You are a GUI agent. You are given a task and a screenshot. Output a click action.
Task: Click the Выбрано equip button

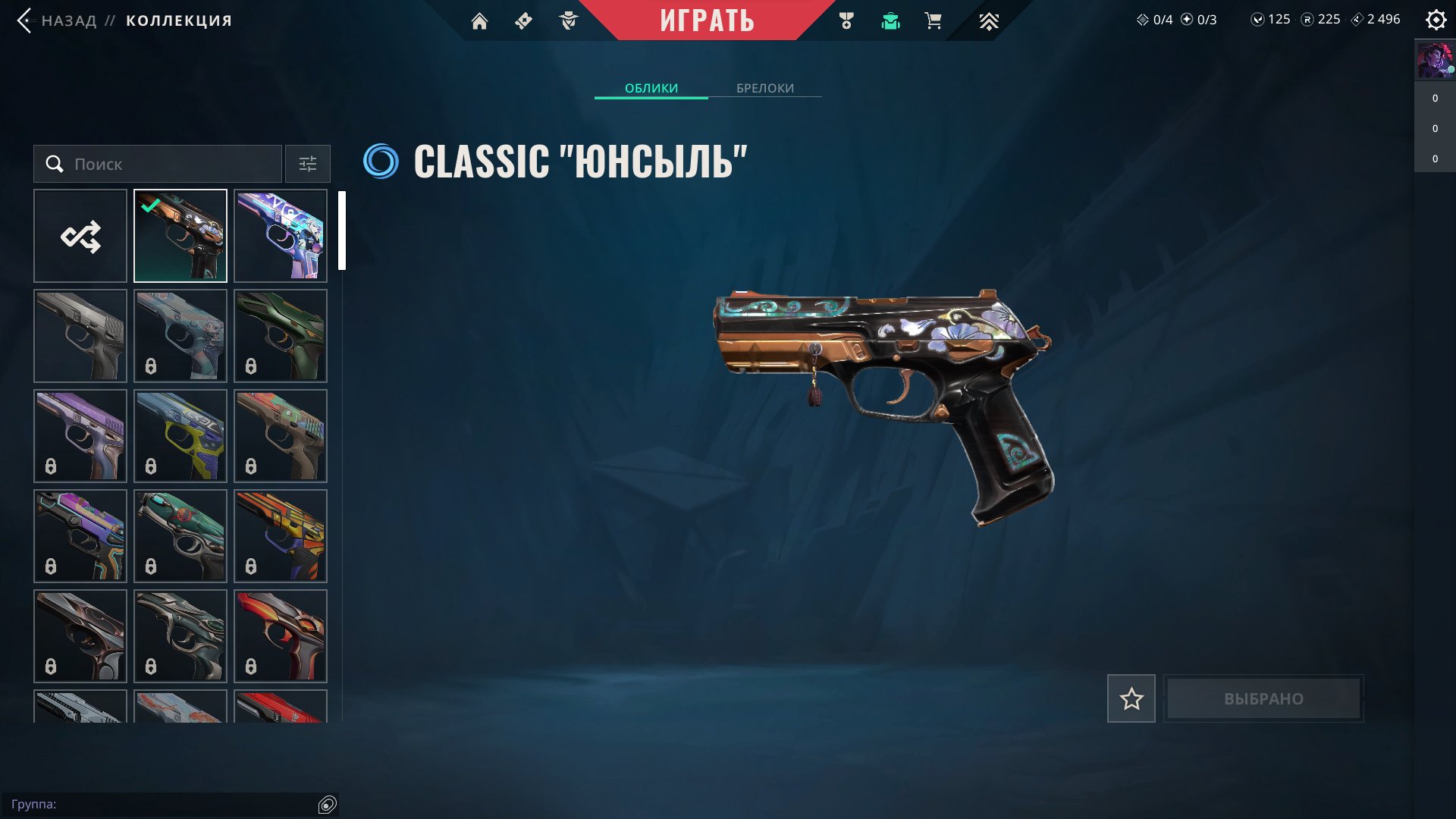1263,698
